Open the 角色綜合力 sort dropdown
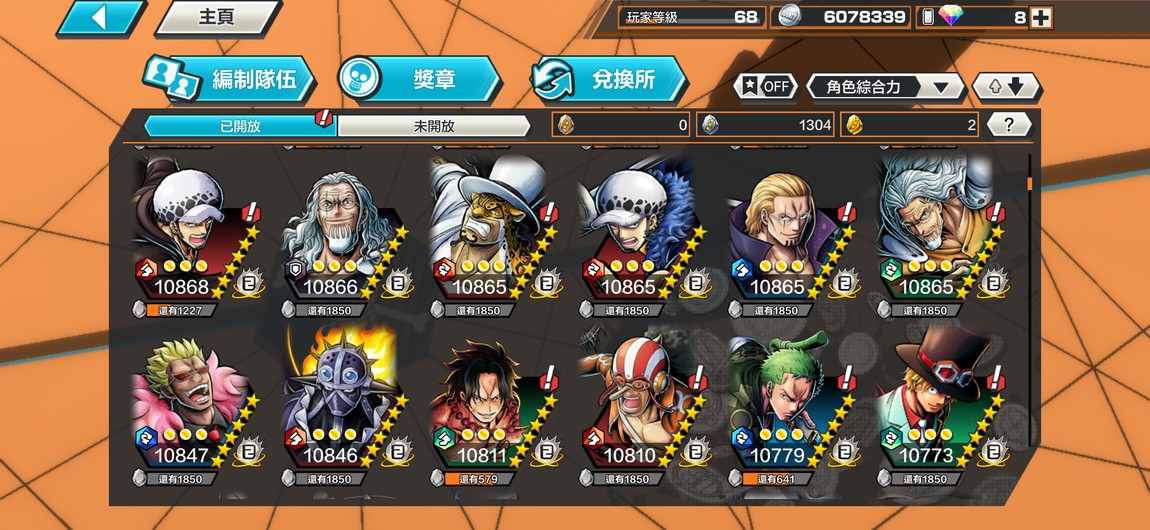This screenshot has width=1150, height=530. point(885,87)
